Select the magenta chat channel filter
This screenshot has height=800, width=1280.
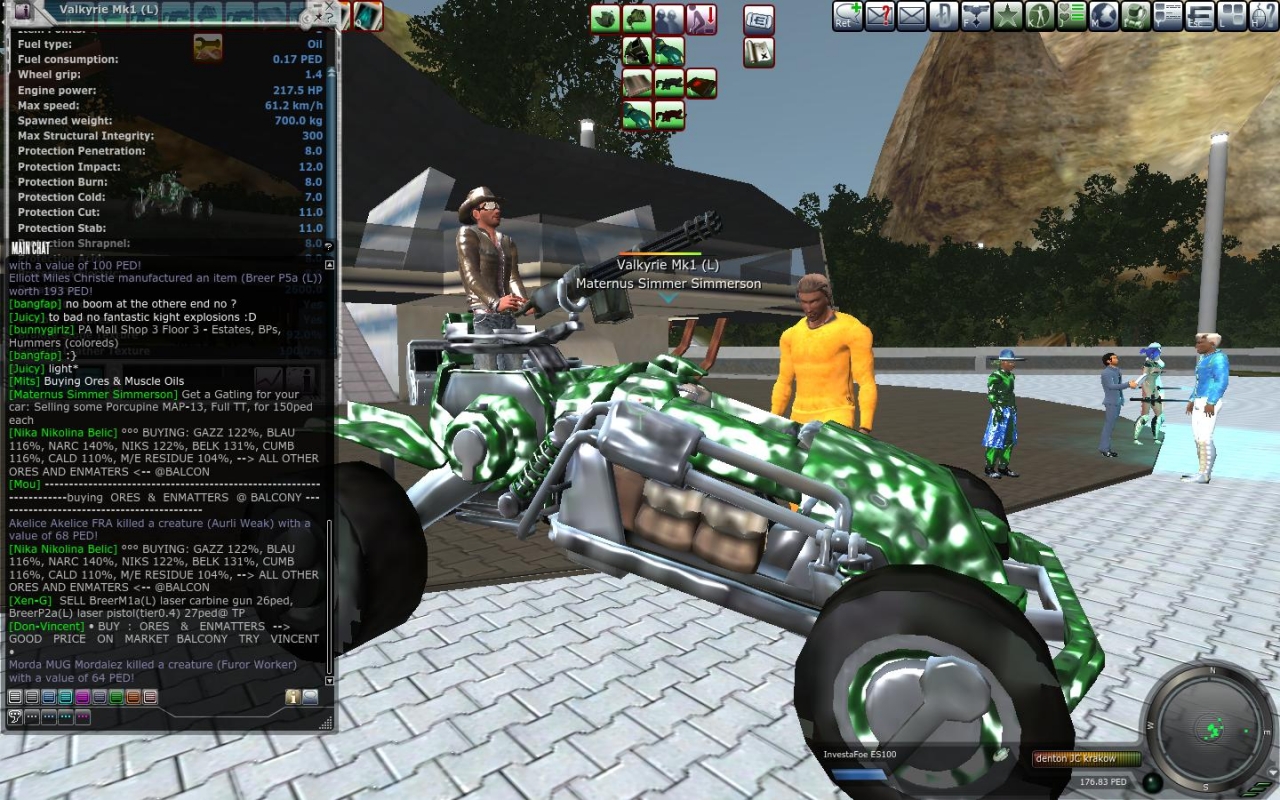82,697
